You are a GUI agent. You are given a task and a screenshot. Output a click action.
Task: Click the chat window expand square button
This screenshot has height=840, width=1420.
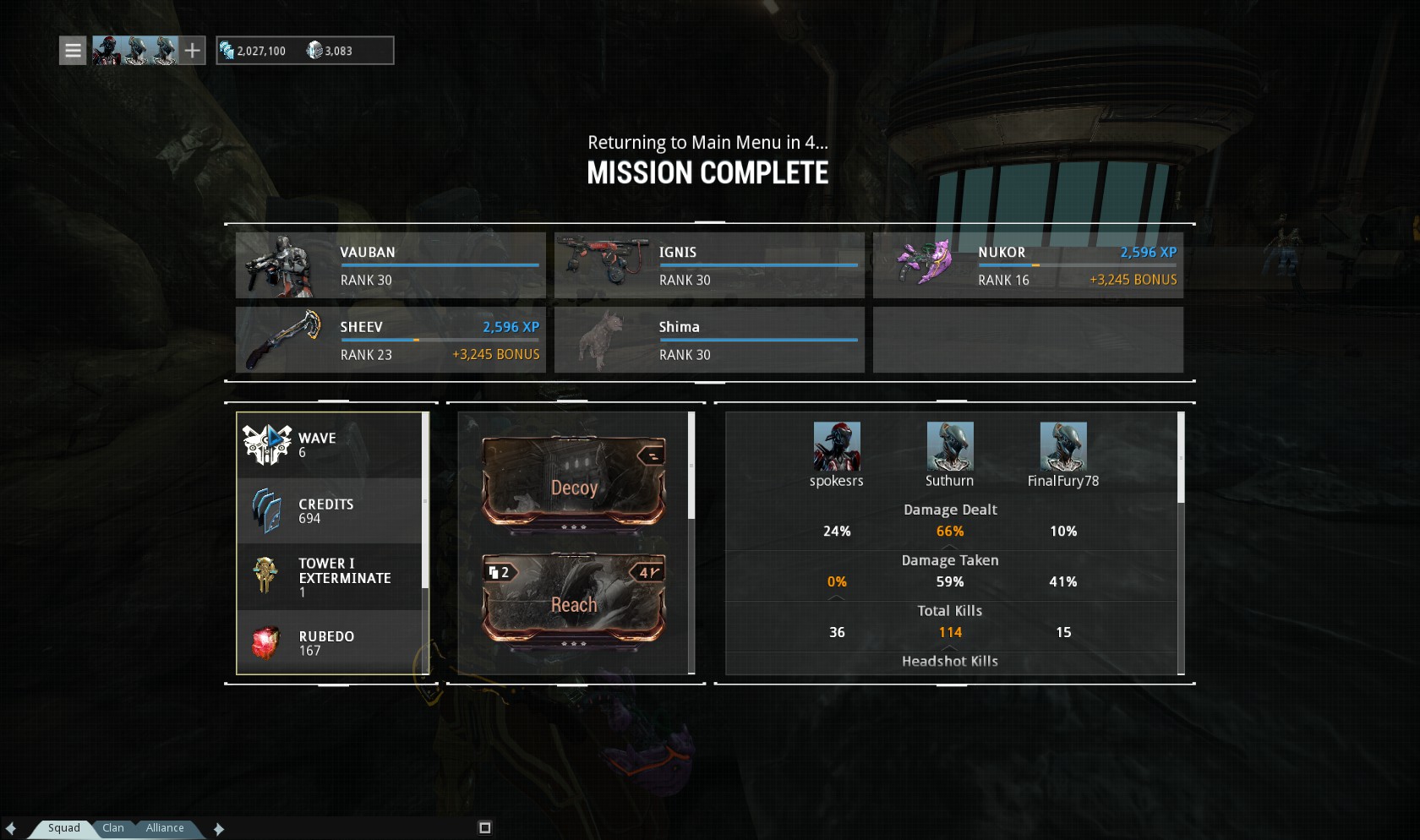484,827
